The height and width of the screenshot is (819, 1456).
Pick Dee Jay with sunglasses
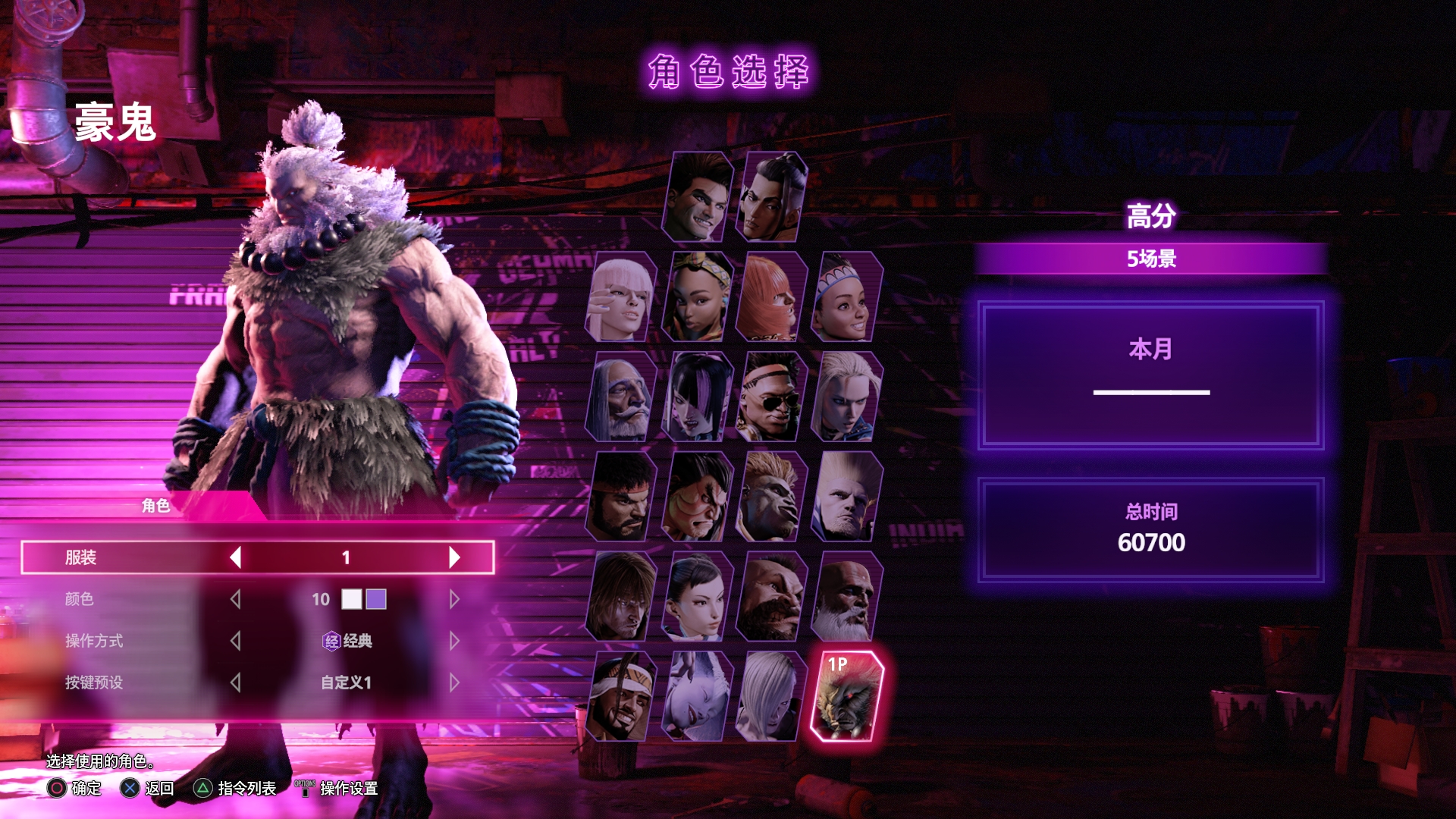tap(771, 397)
